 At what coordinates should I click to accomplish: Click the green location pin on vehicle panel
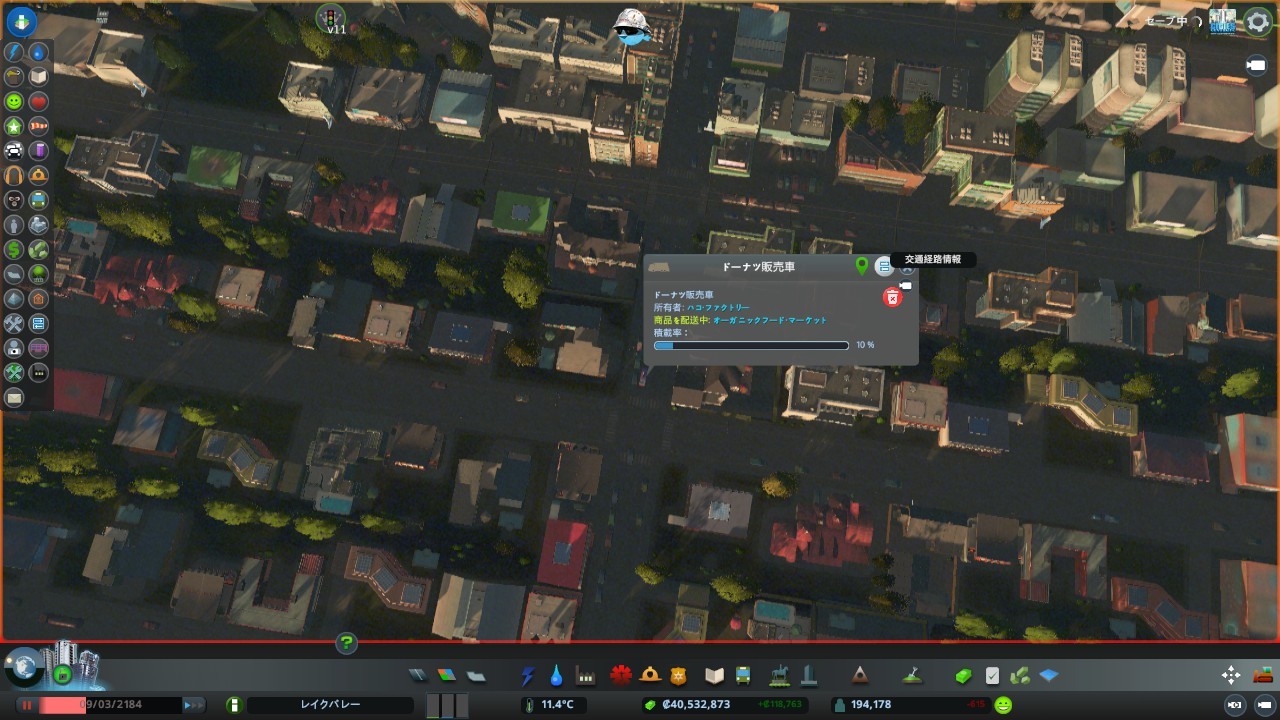862,266
